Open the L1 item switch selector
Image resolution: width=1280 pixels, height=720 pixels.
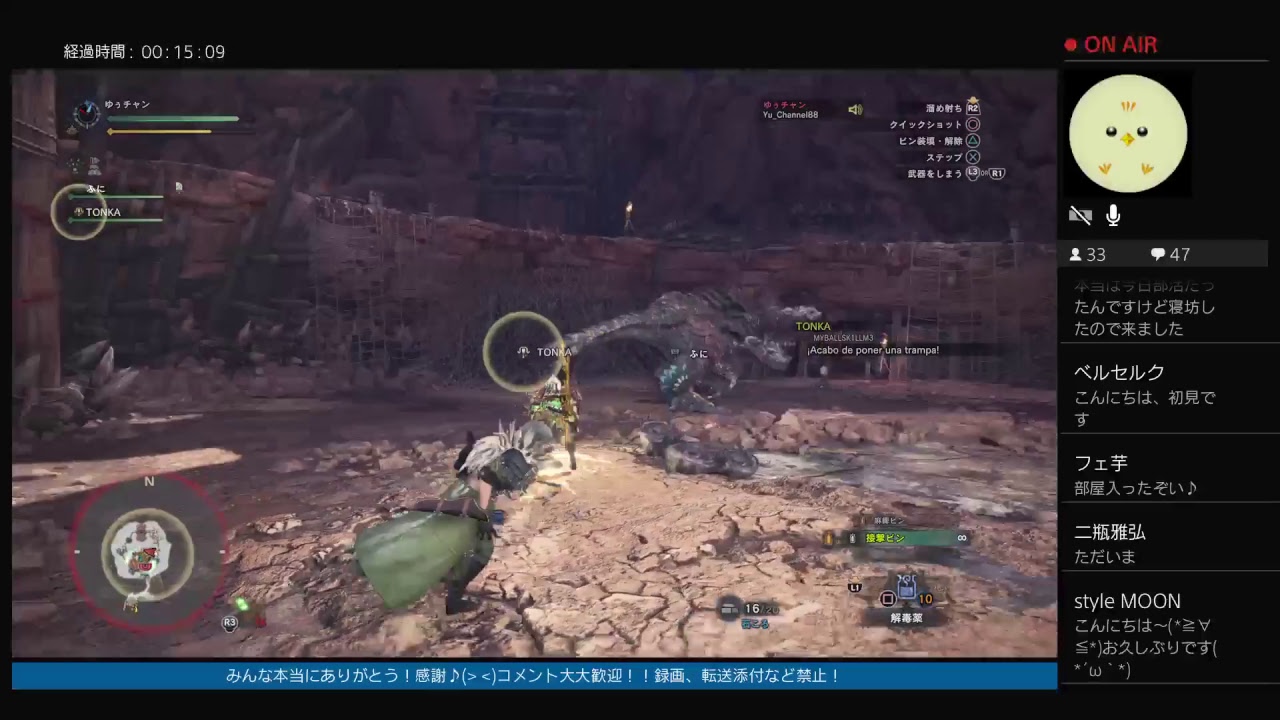[x=856, y=588]
